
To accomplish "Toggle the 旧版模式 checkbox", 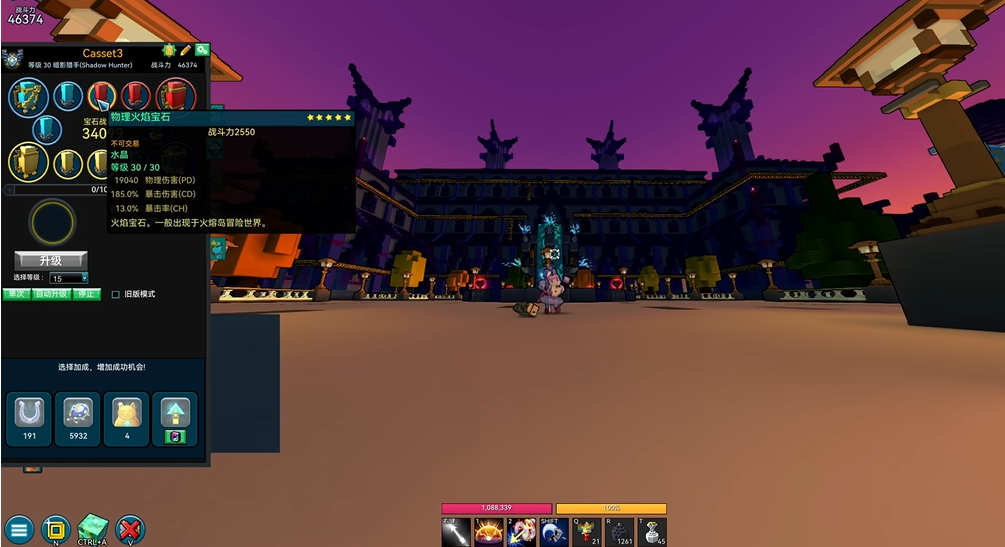I will point(116,295).
